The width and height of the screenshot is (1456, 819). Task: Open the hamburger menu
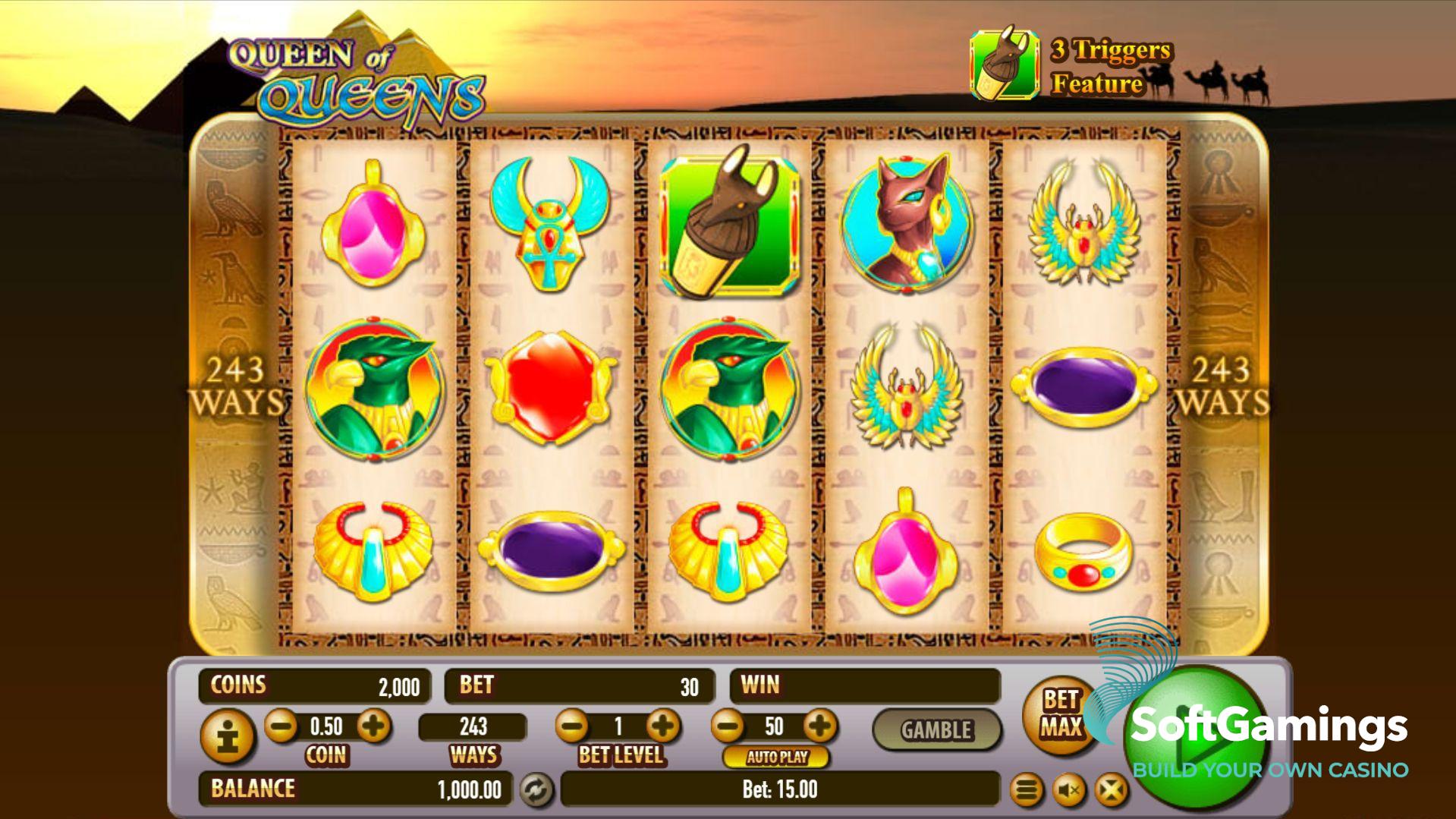click(1027, 791)
